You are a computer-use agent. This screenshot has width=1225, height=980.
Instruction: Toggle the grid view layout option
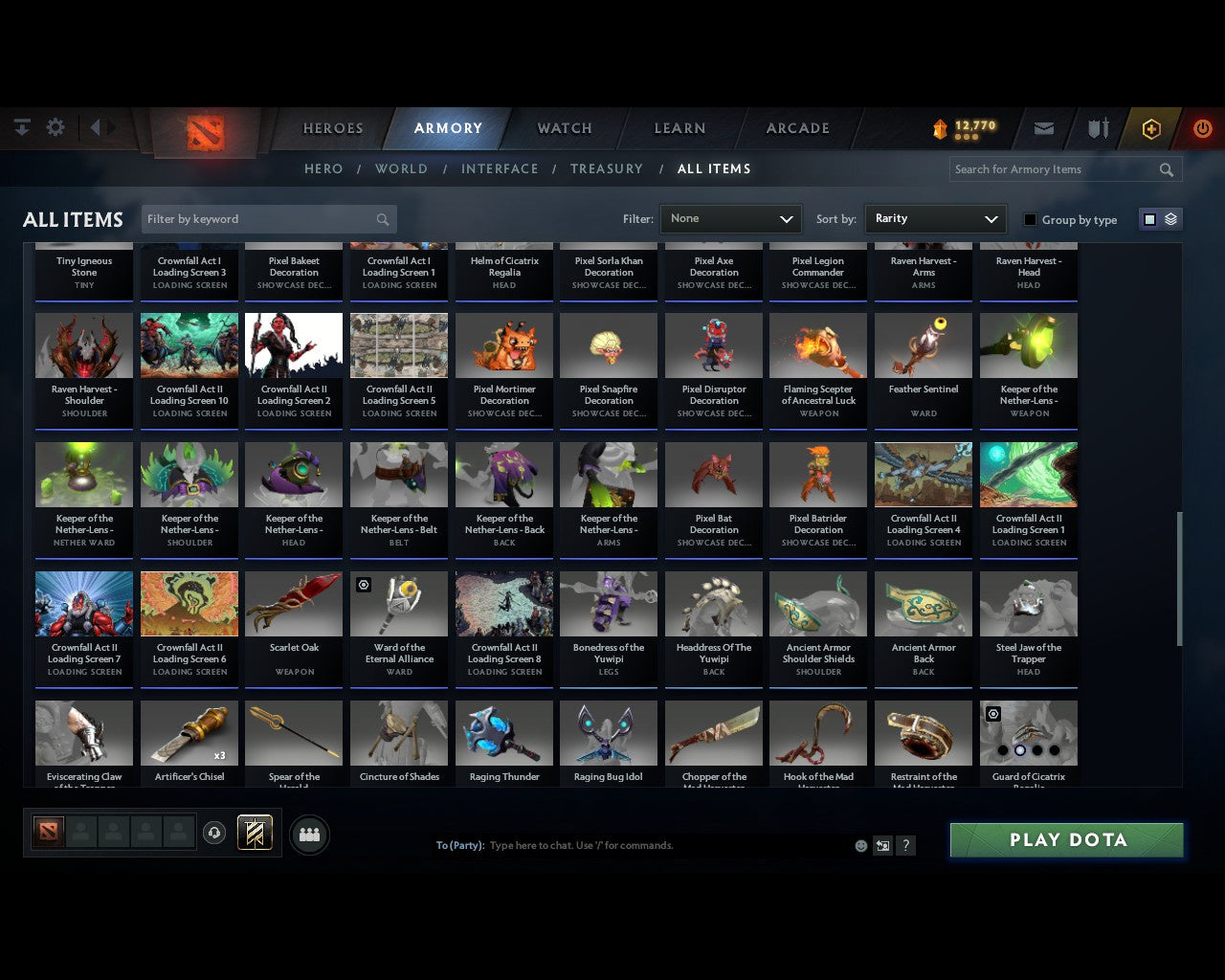[x=1148, y=218]
